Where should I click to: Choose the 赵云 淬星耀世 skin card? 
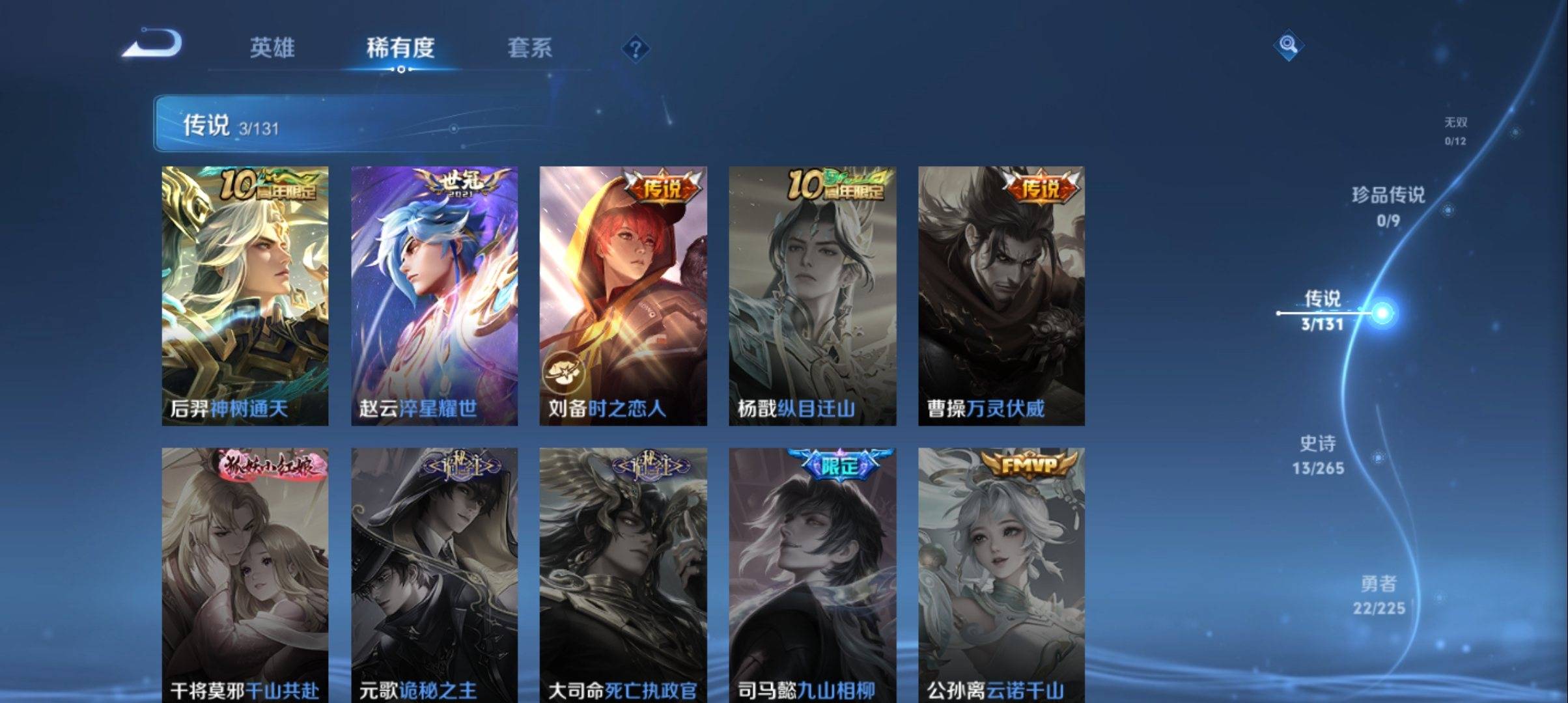tap(434, 296)
